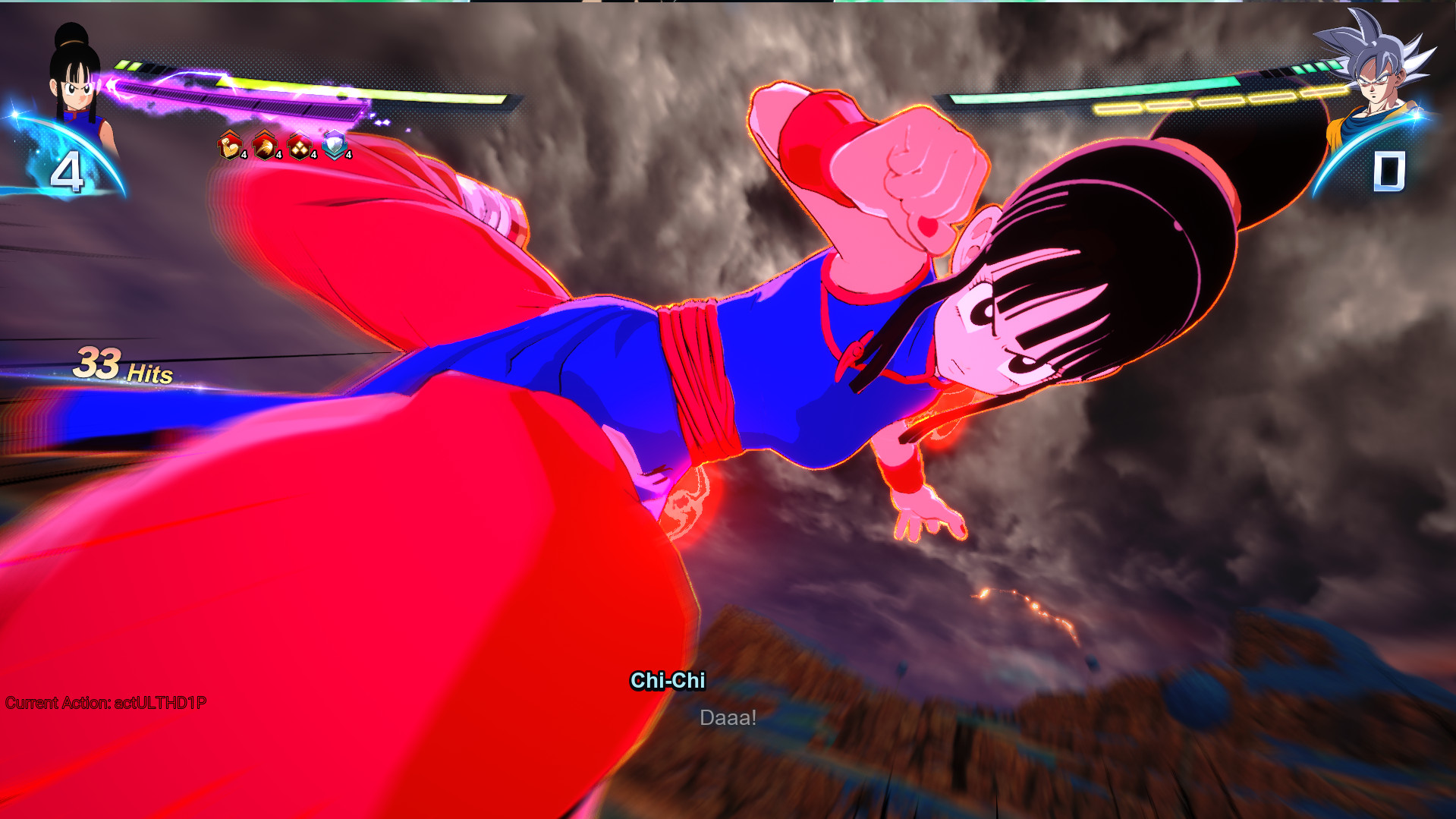
Task: Click the Daaa! subtitle text
Action: coord(728,717)
